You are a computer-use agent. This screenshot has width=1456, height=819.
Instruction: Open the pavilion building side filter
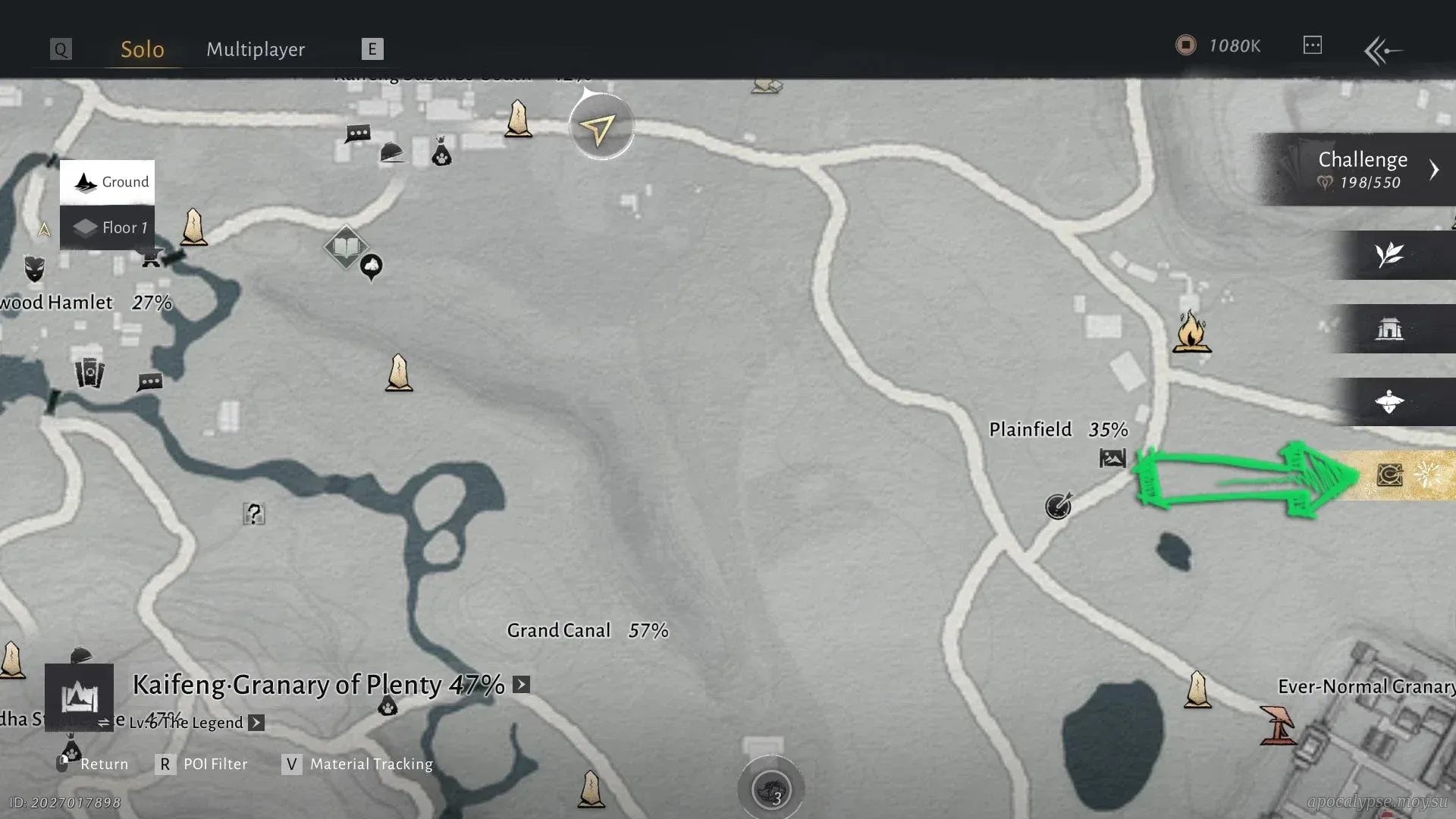tap(1389, 329)
